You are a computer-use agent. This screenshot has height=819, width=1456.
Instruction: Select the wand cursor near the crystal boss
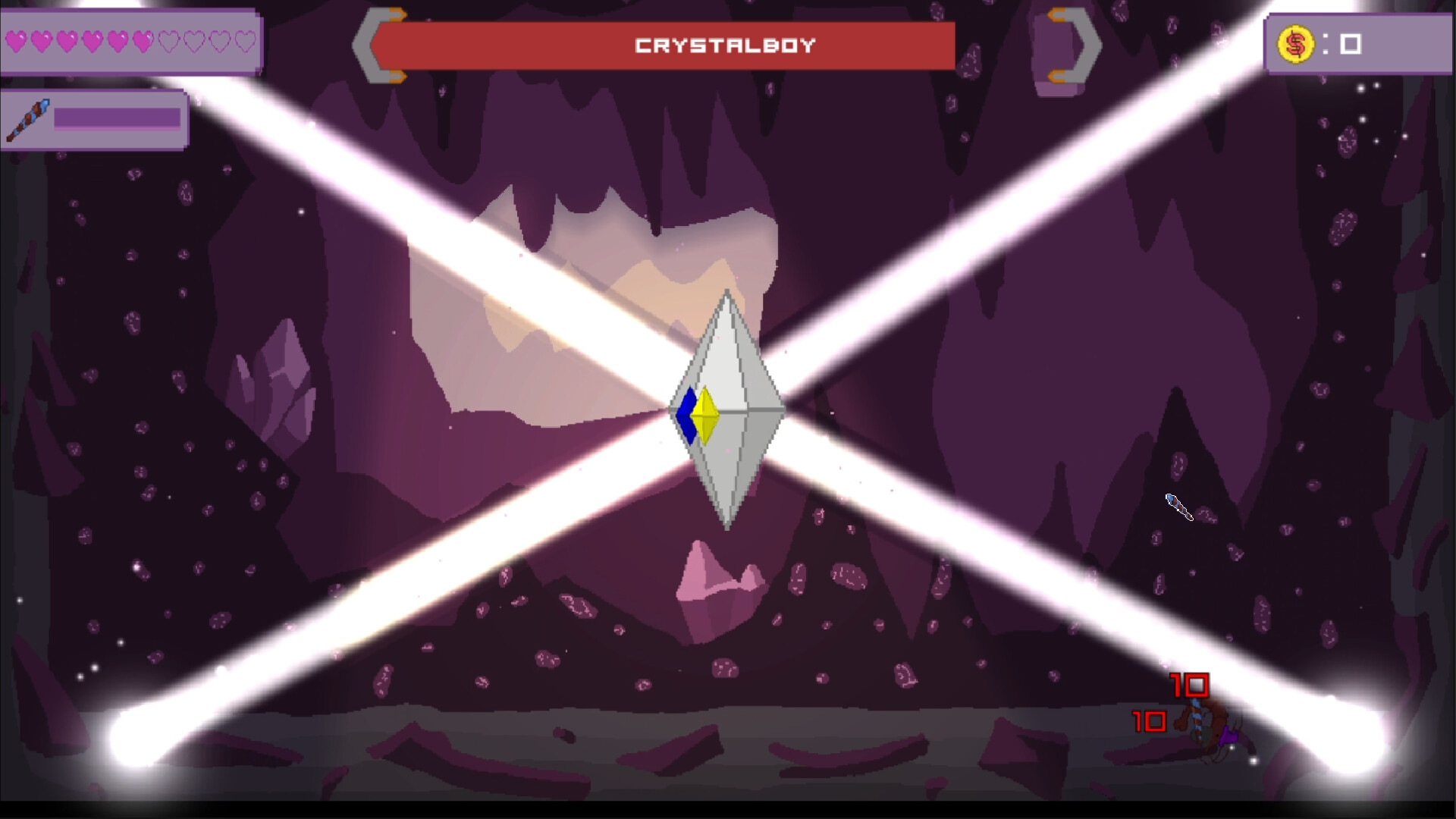click(x=1177, y=507)
